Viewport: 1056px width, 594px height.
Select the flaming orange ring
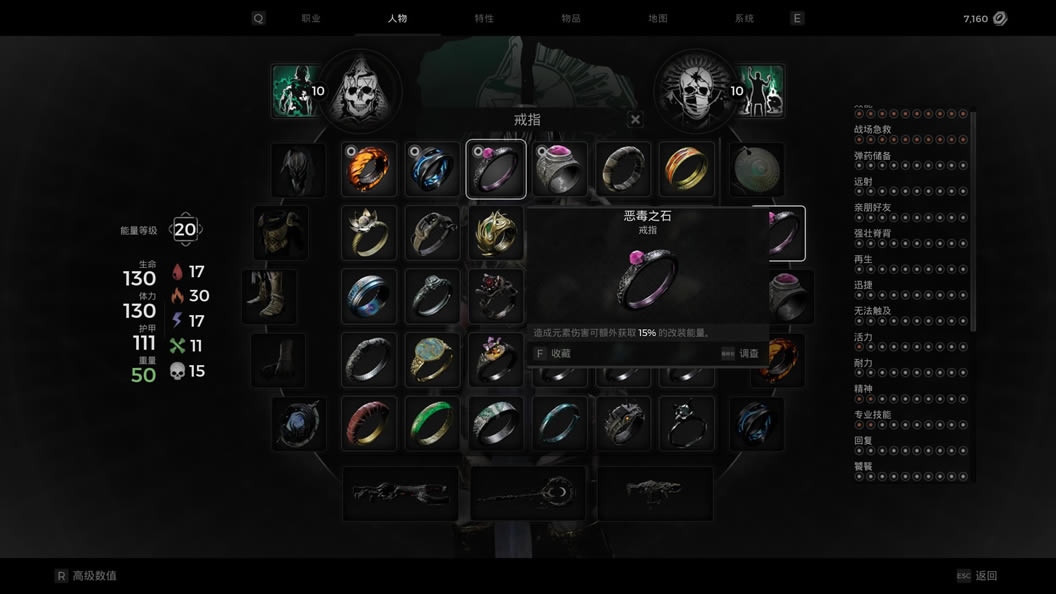(369, 169)
